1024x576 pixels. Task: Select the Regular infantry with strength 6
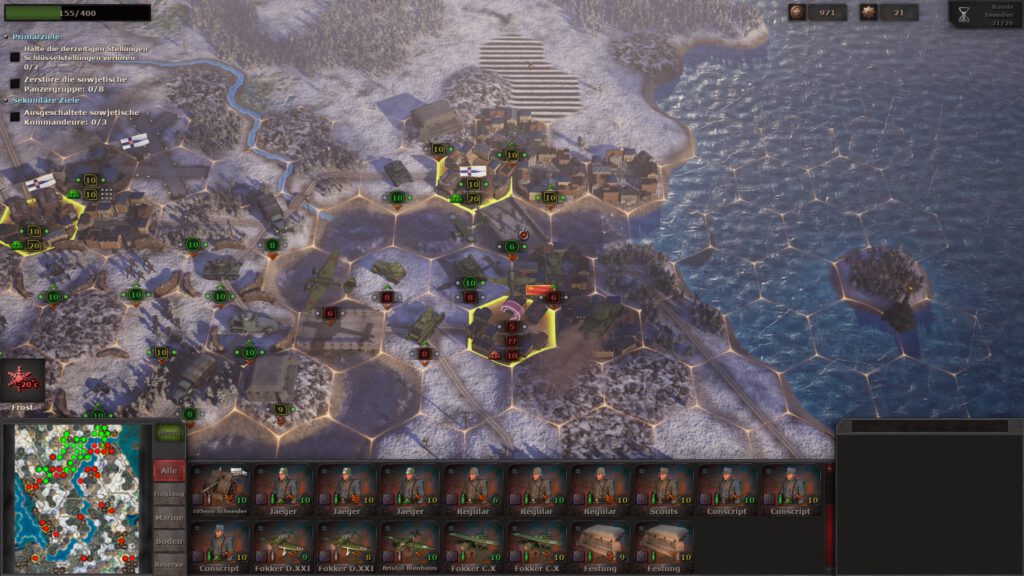coord(474,489)
